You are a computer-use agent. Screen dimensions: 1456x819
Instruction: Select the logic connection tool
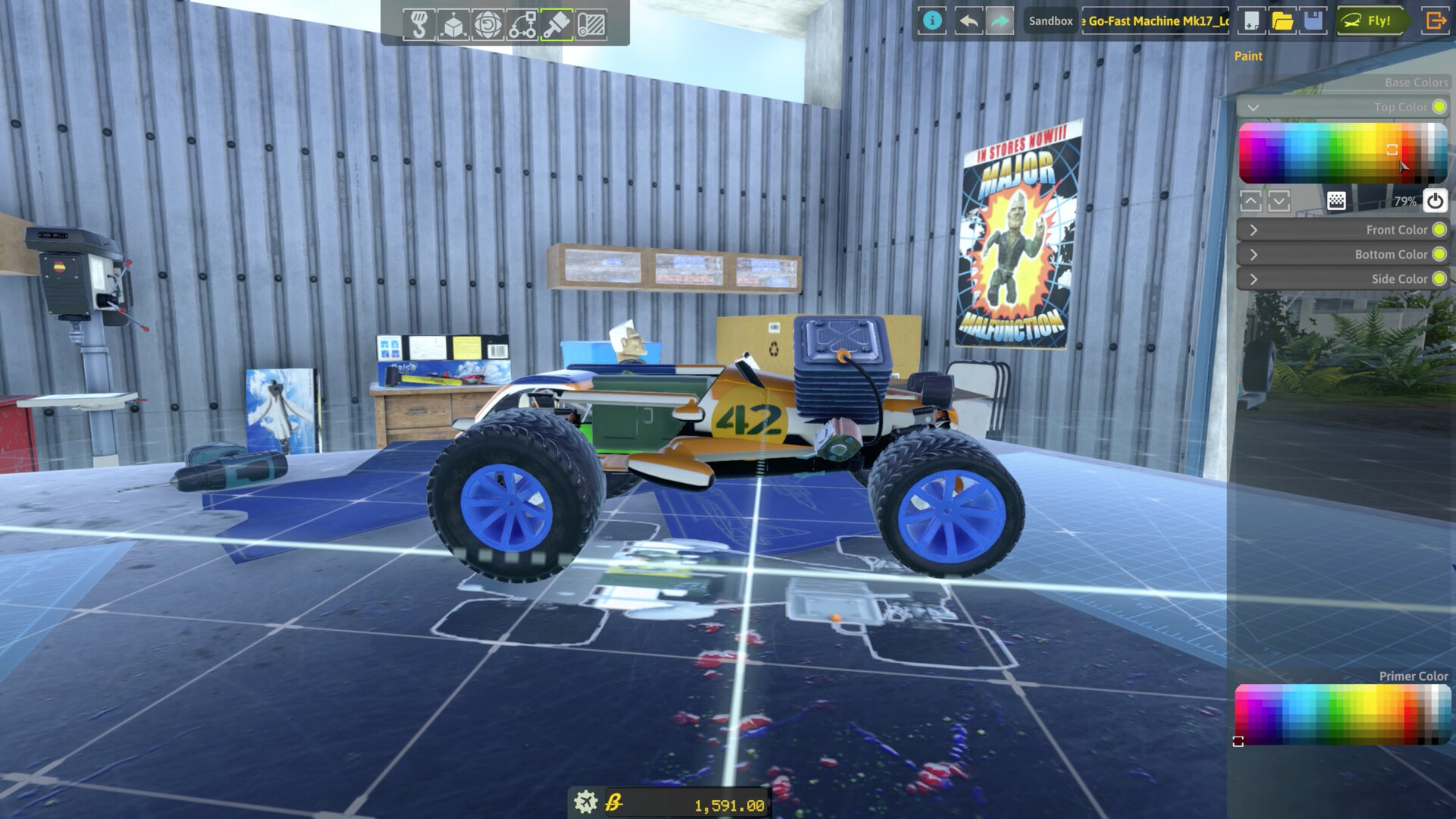pyautogui.click(x=524, y=24)
